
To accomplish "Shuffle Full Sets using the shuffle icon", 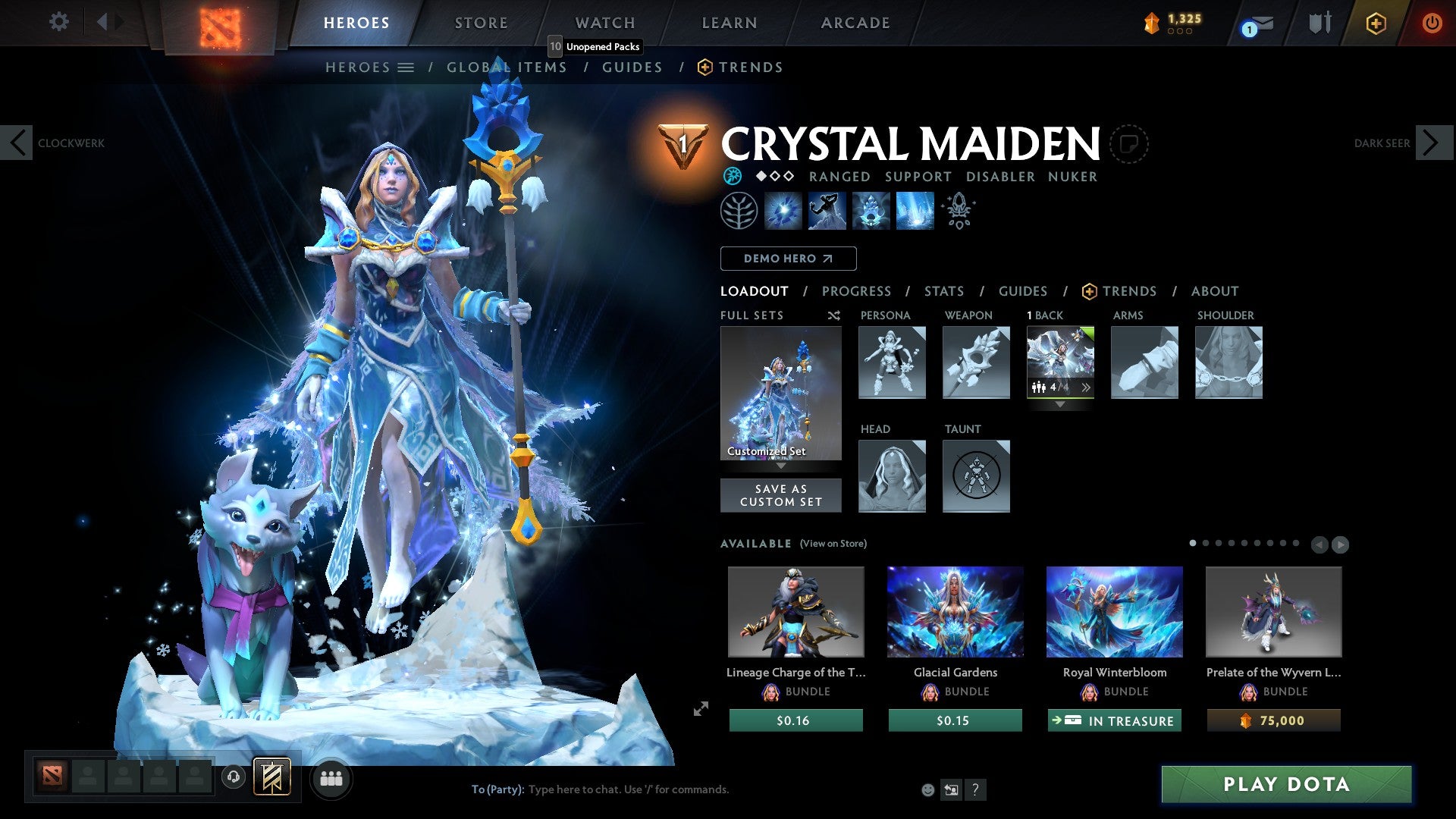I will [x=833, y=315].
